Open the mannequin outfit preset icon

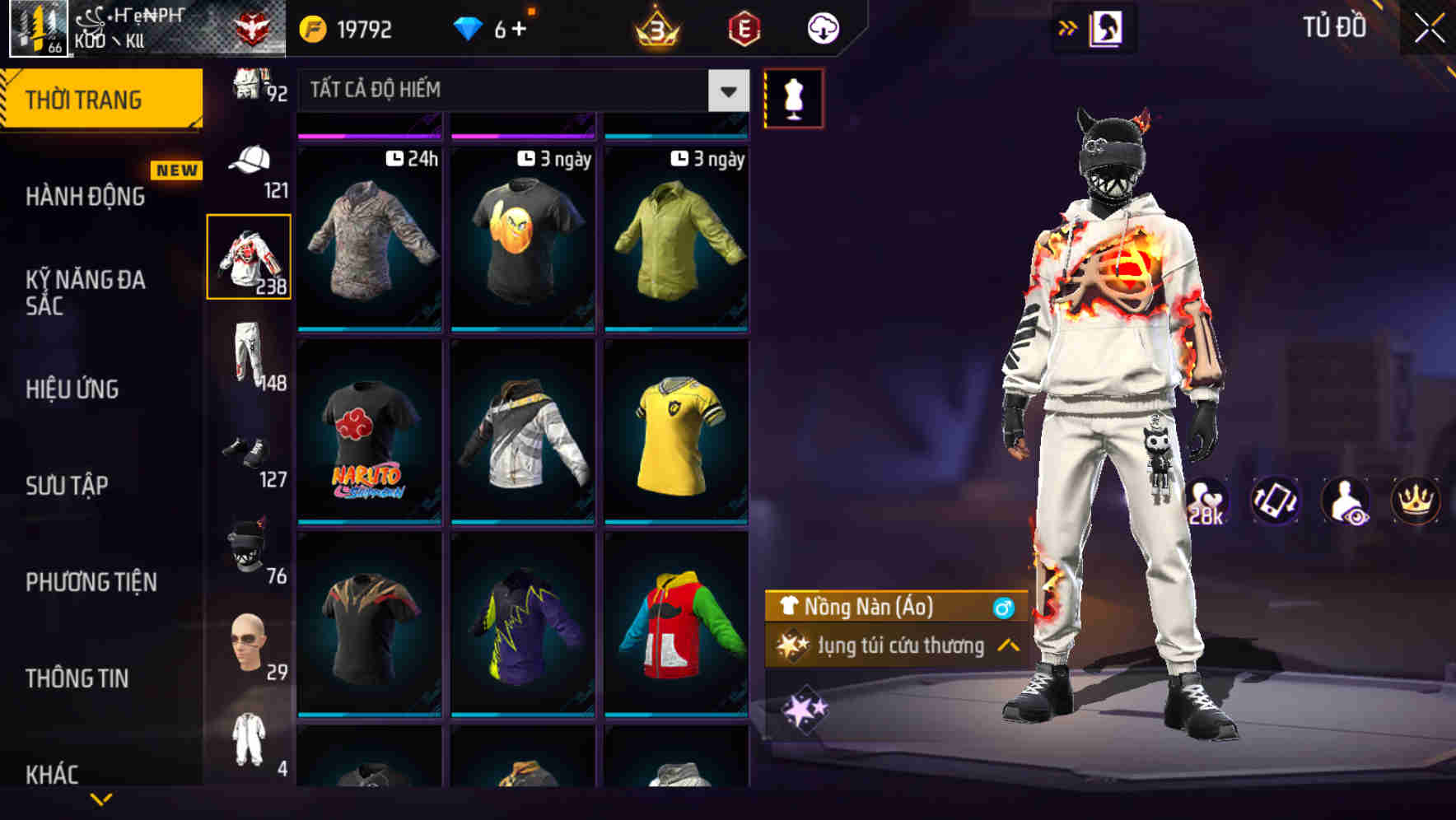click(793, 97)
